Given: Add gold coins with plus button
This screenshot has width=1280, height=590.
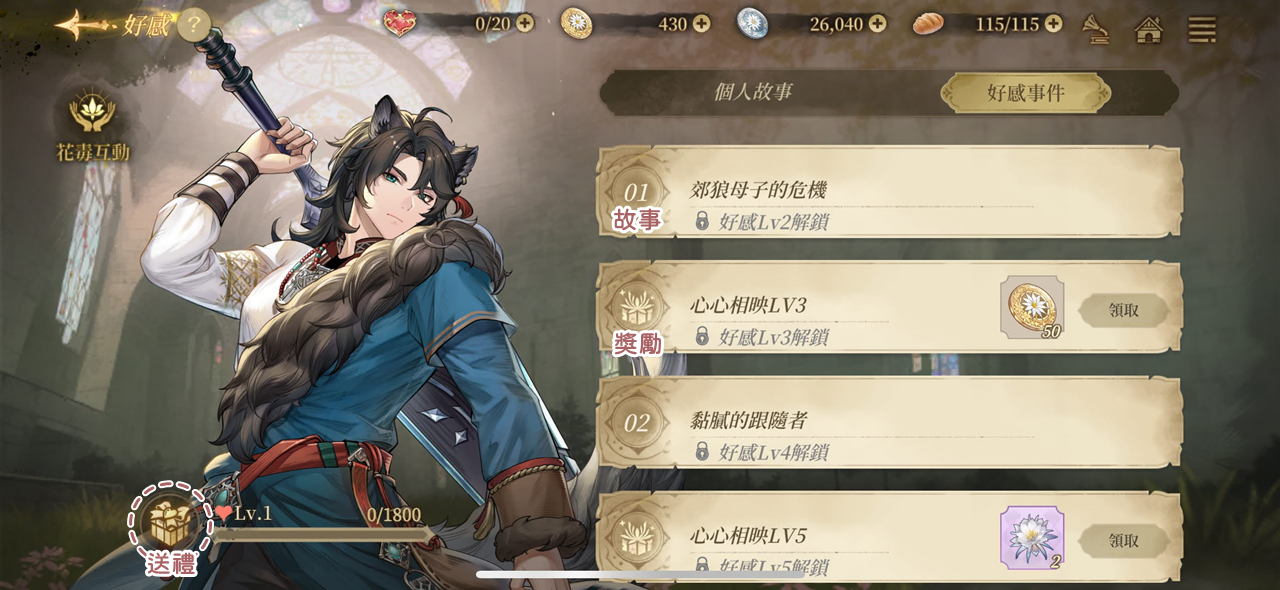Looking at the screenshot, I should [701, 23].
